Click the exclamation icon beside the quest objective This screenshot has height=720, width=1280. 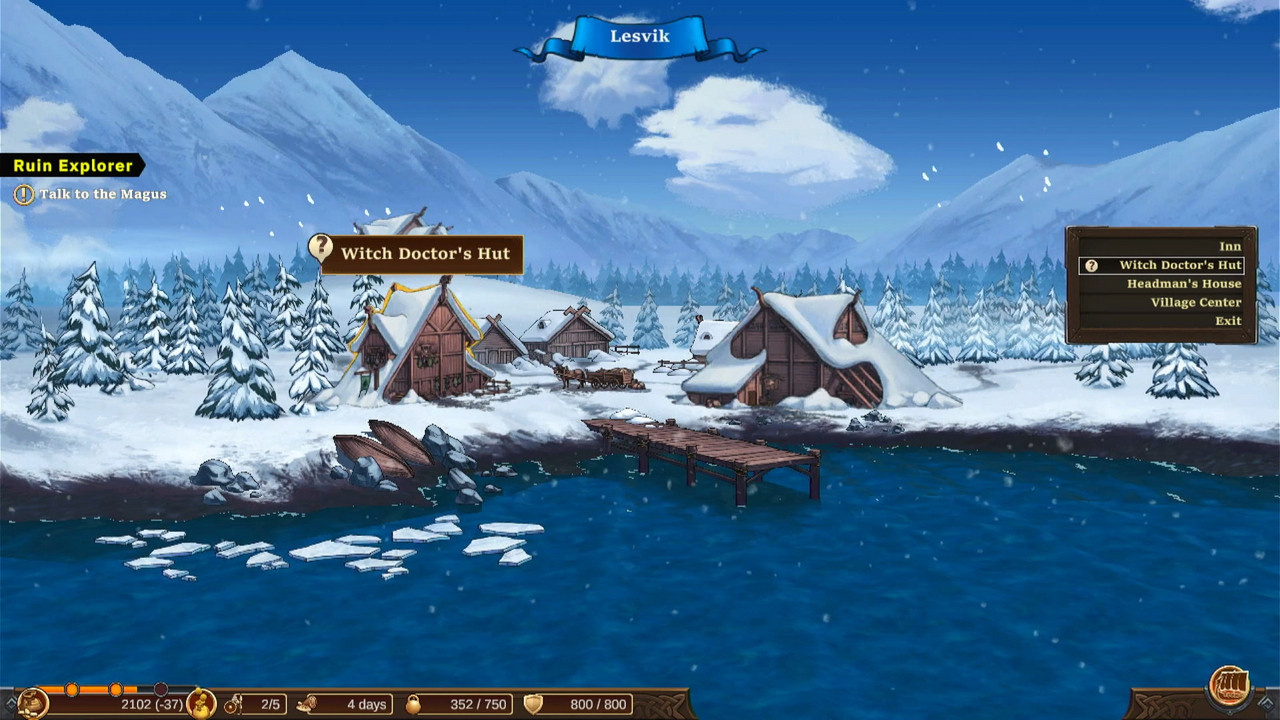point(23,194)
